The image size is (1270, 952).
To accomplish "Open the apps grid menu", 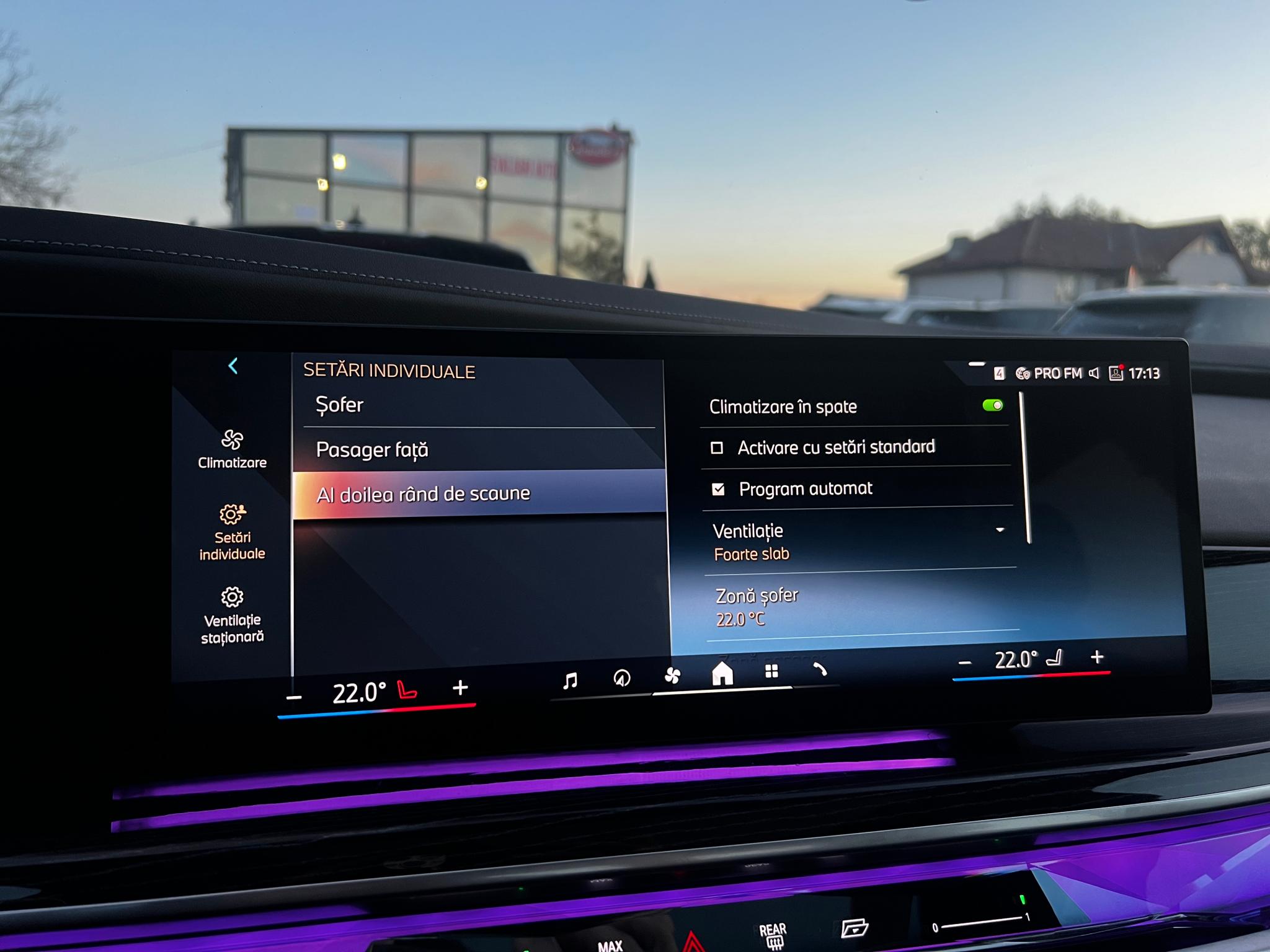I will pyautogui.click(x=771, y=671).
